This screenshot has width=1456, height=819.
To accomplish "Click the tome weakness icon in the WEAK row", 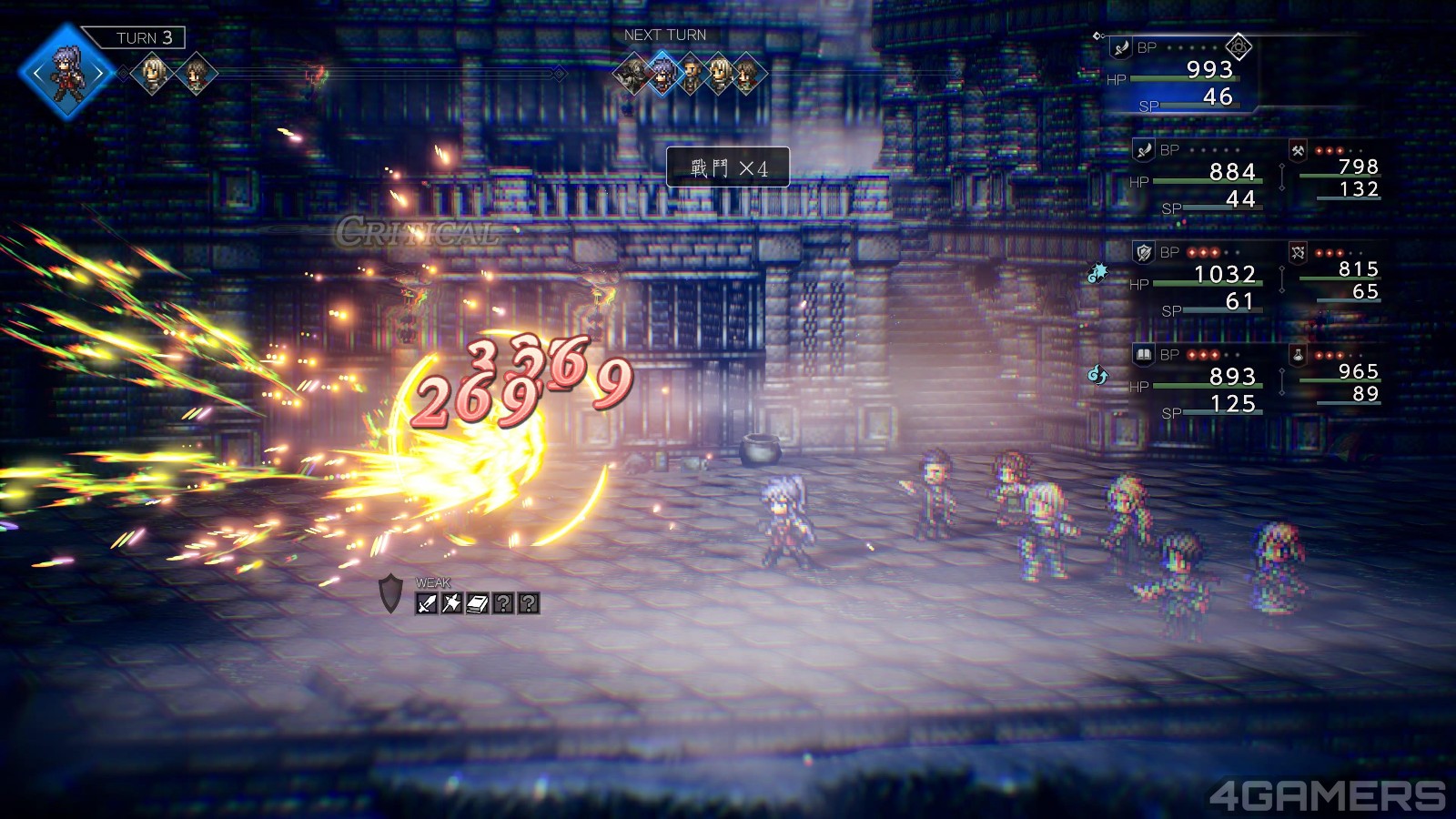I will click(477, 603).
